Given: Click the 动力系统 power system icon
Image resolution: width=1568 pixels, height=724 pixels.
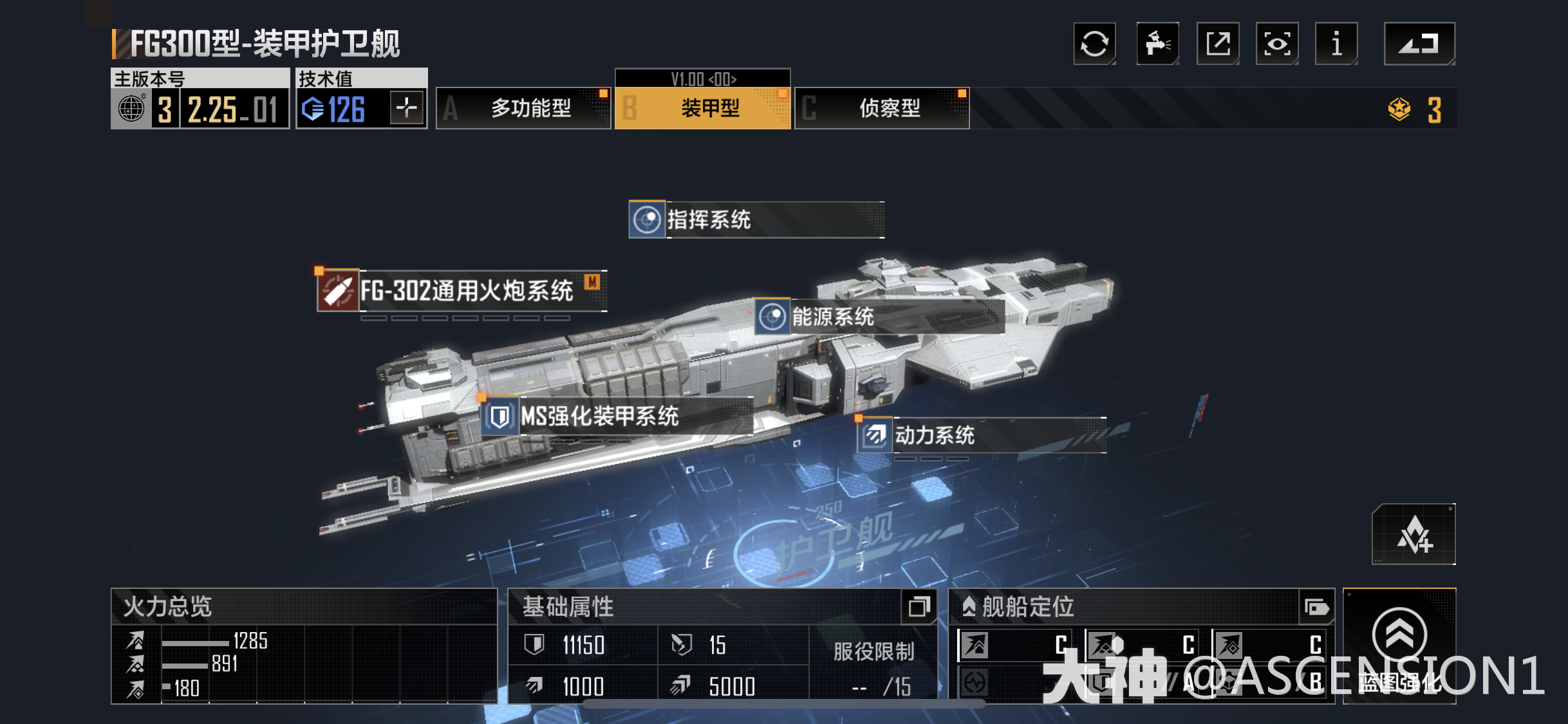Looking at the screenshot, I should point(875,436).
